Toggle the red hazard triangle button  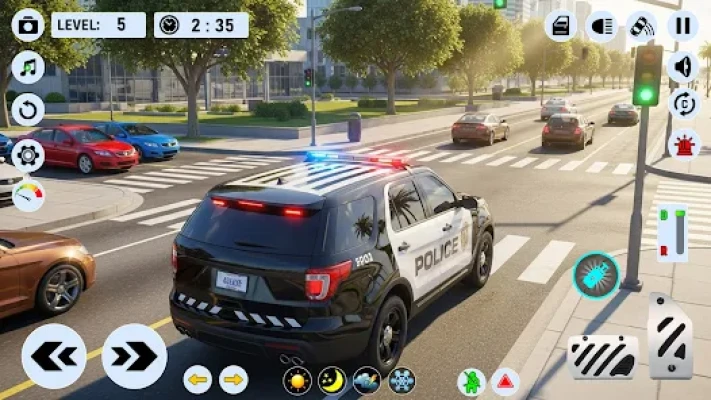click(505, 381)
